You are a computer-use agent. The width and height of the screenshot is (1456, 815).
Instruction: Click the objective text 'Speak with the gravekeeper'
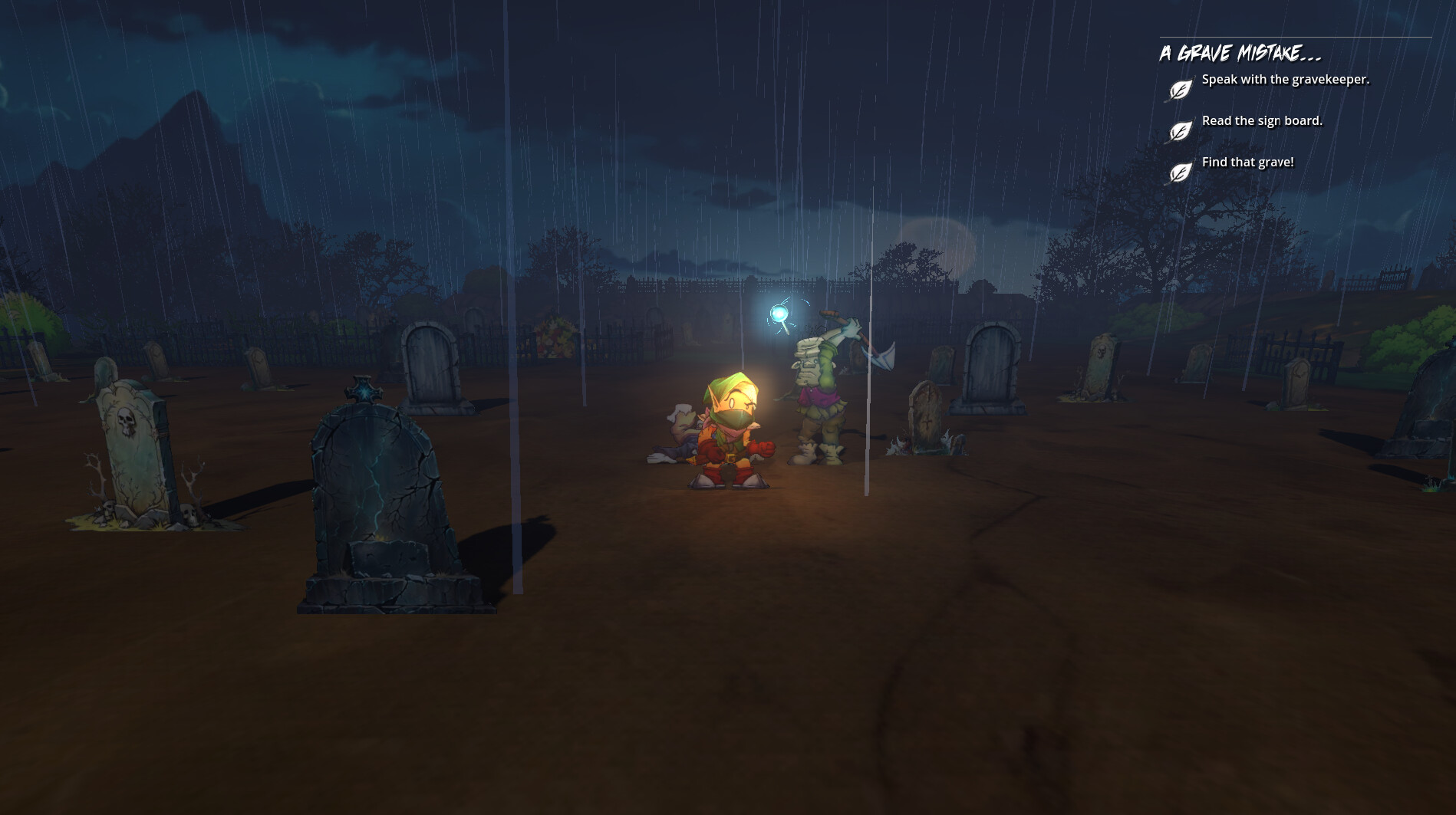click(x=1286, y=78)
